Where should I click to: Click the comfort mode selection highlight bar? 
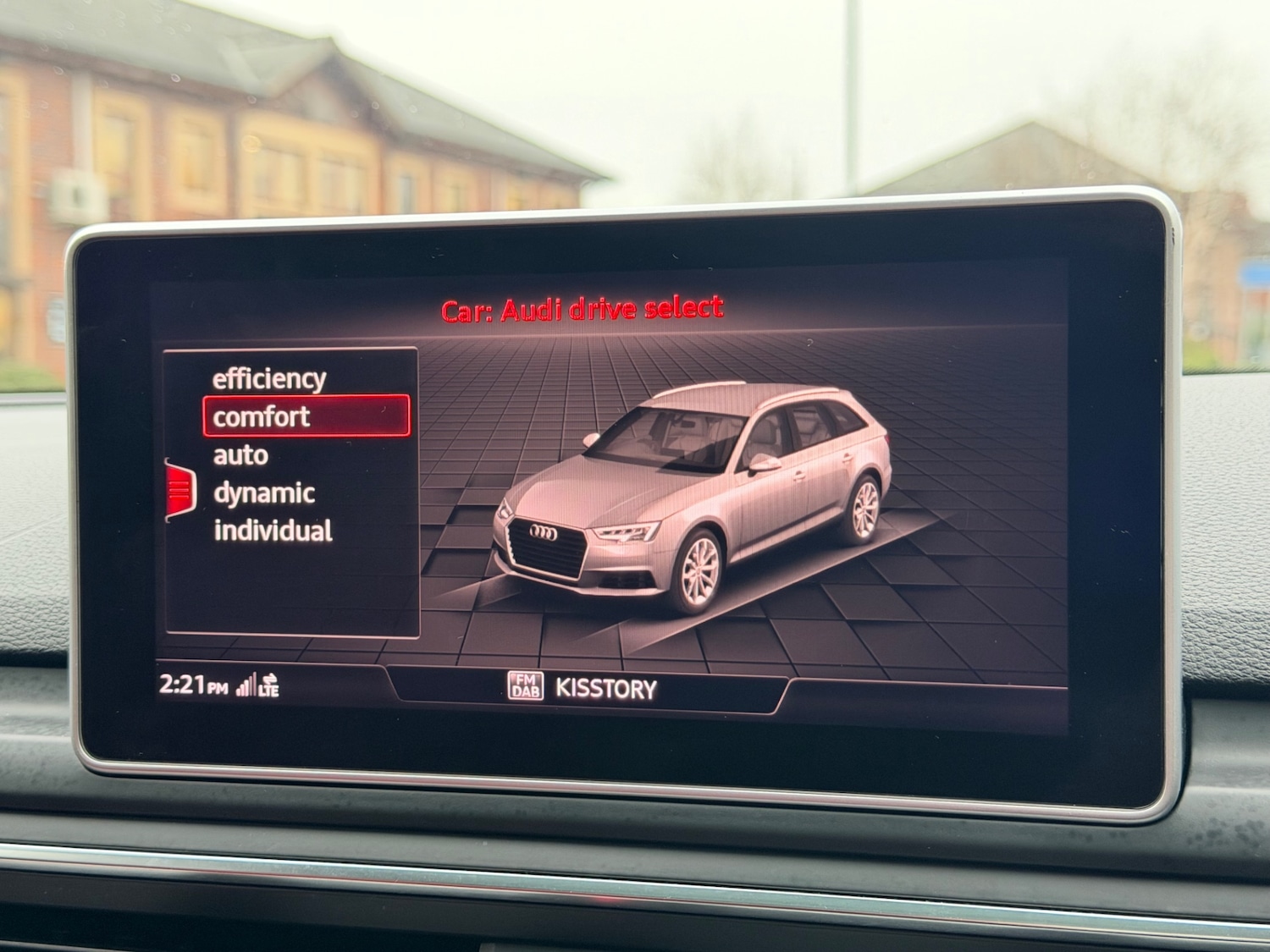coord(305,415)
